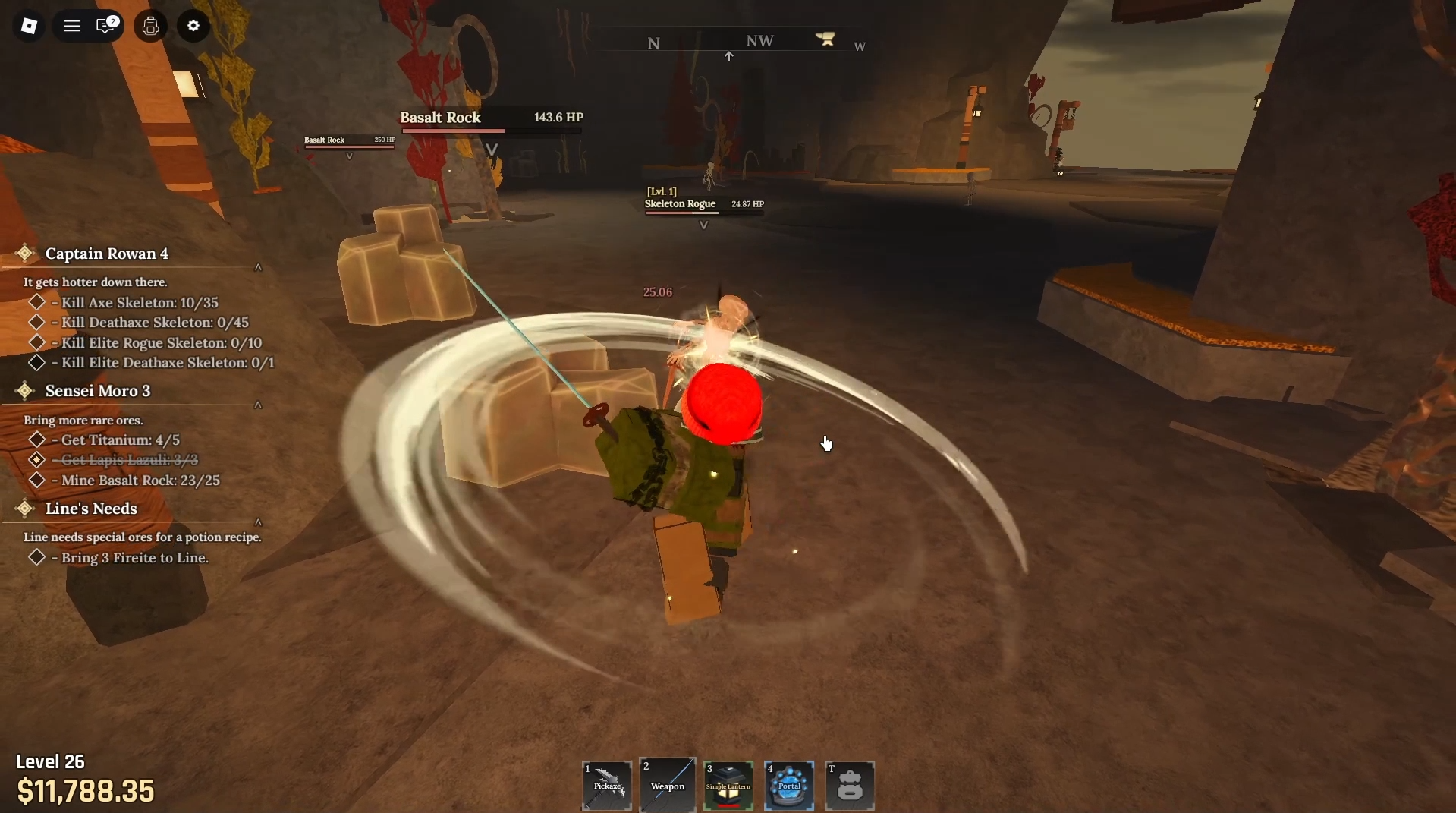Screen dimensions: 1456x813
Task: Open the Portal in hotbar slot 4
Action: (x=788, y=785)
